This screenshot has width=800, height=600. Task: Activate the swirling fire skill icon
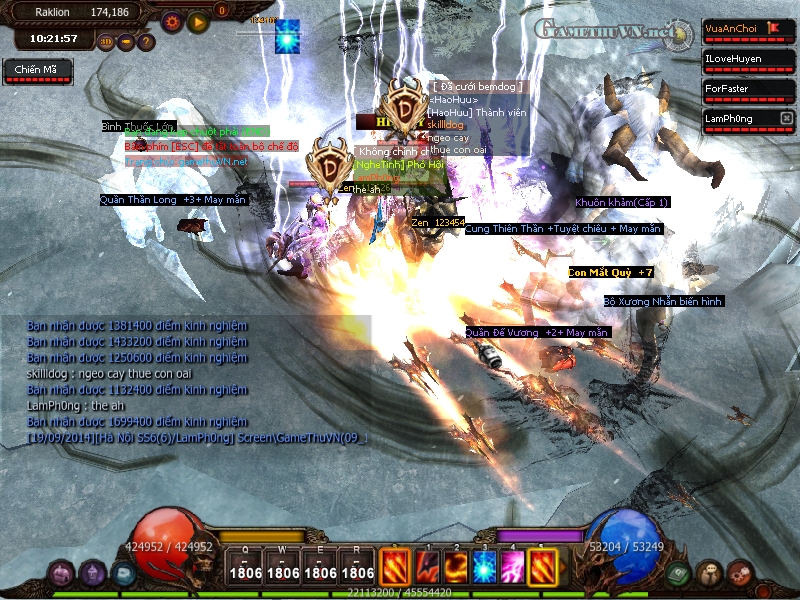click(x=456, y=567)
